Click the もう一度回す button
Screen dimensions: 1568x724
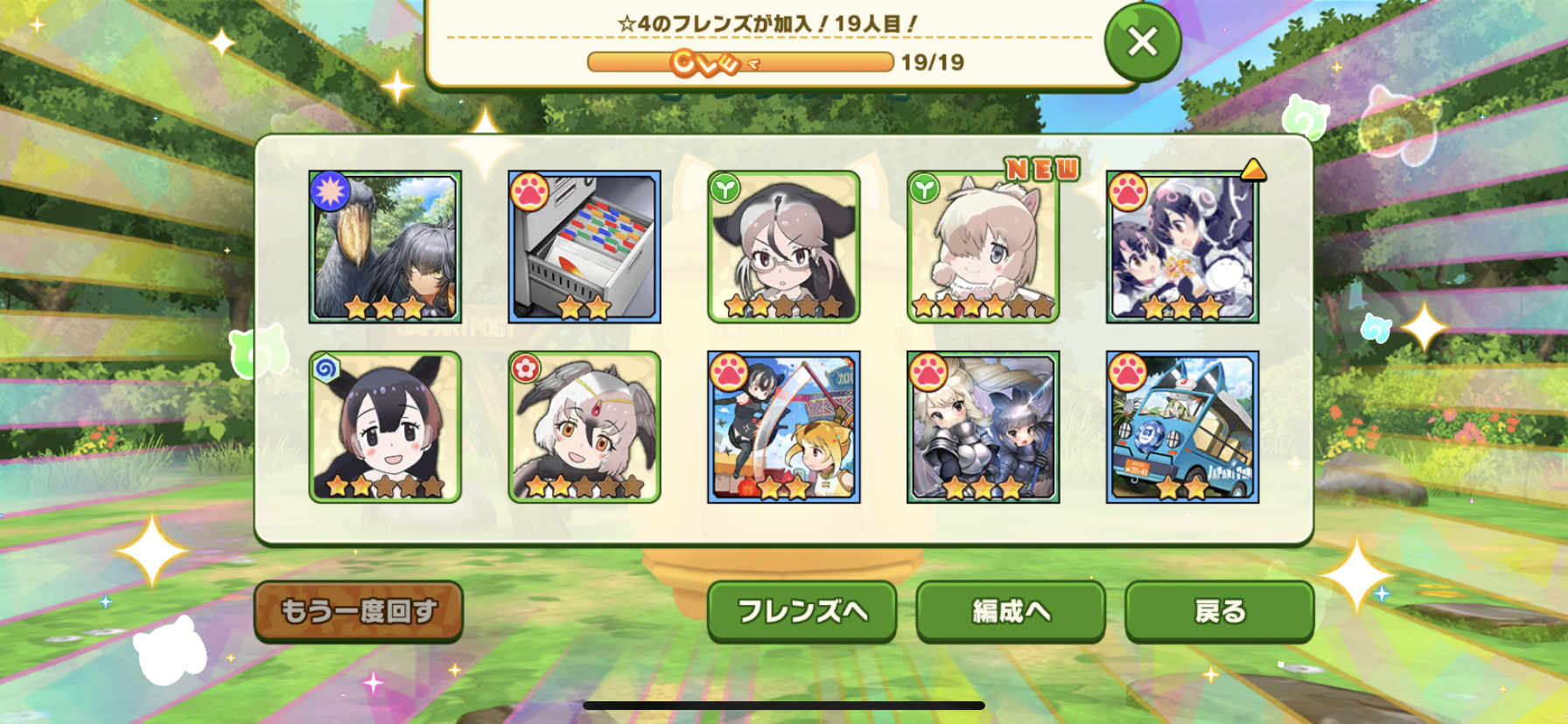pos(358,611)
